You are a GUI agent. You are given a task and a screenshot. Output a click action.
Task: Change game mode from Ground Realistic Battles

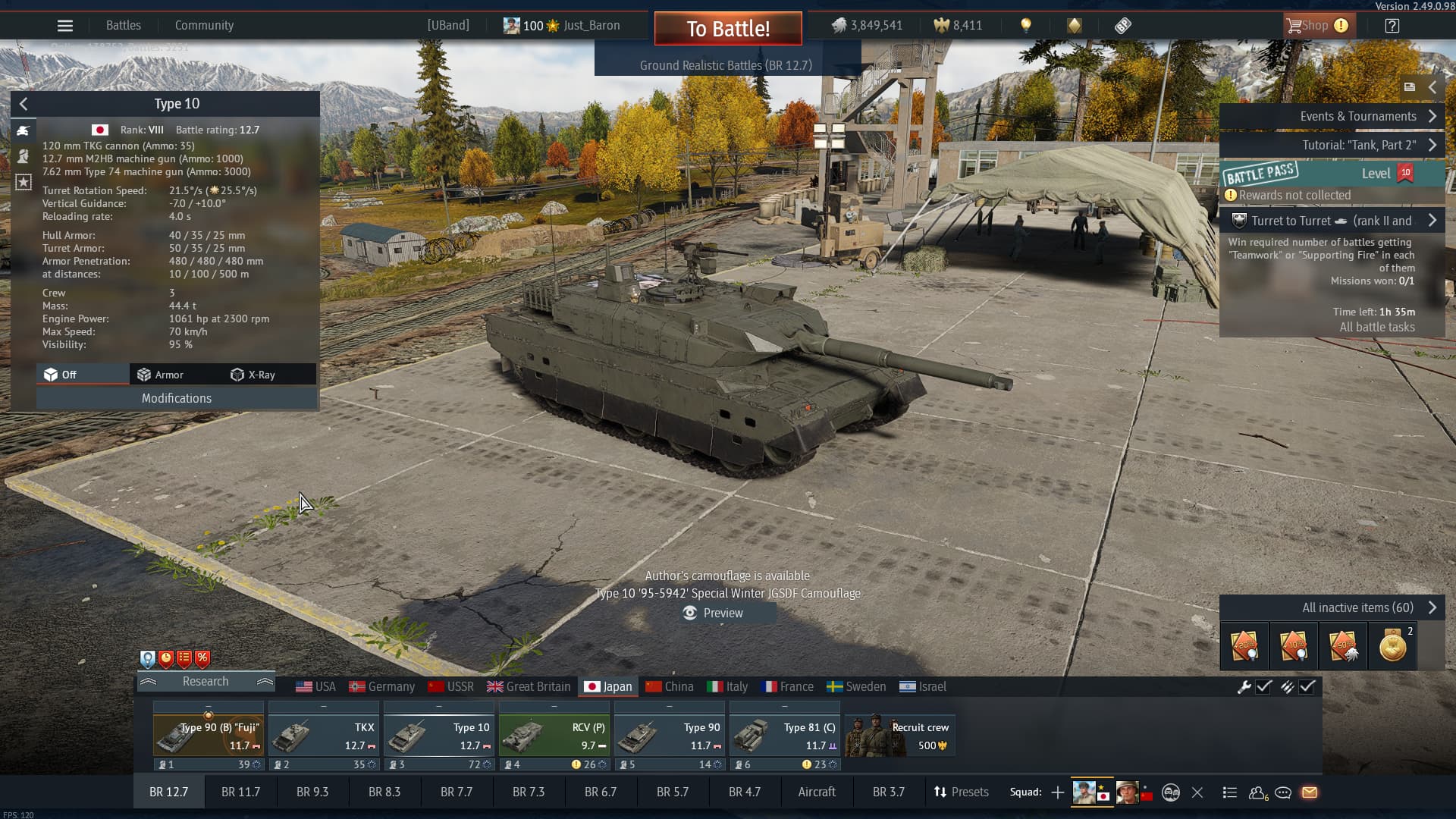[x=726, y=65]
